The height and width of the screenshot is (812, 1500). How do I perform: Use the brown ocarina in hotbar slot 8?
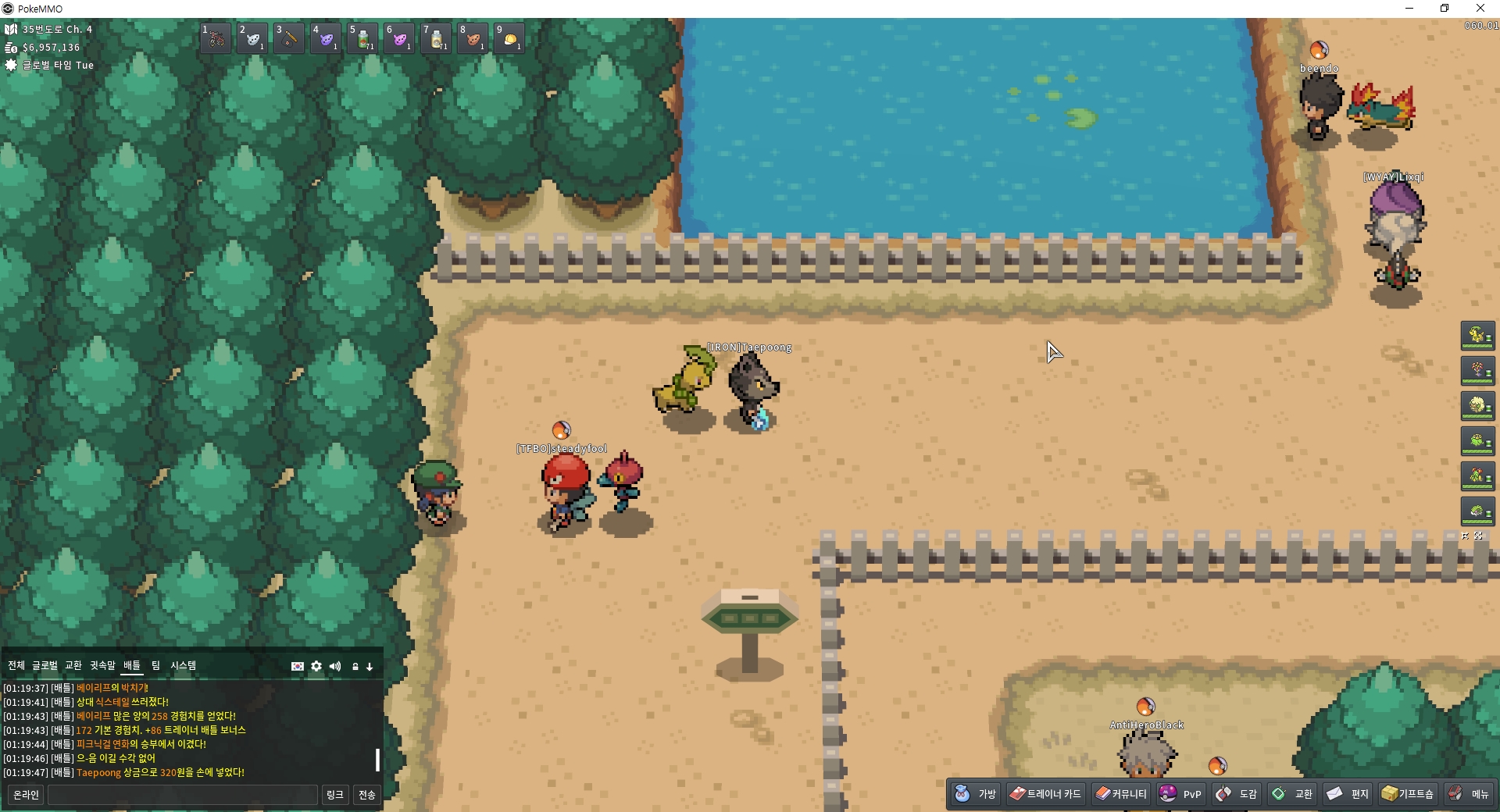pyautogui.click(x=473, y=38)
